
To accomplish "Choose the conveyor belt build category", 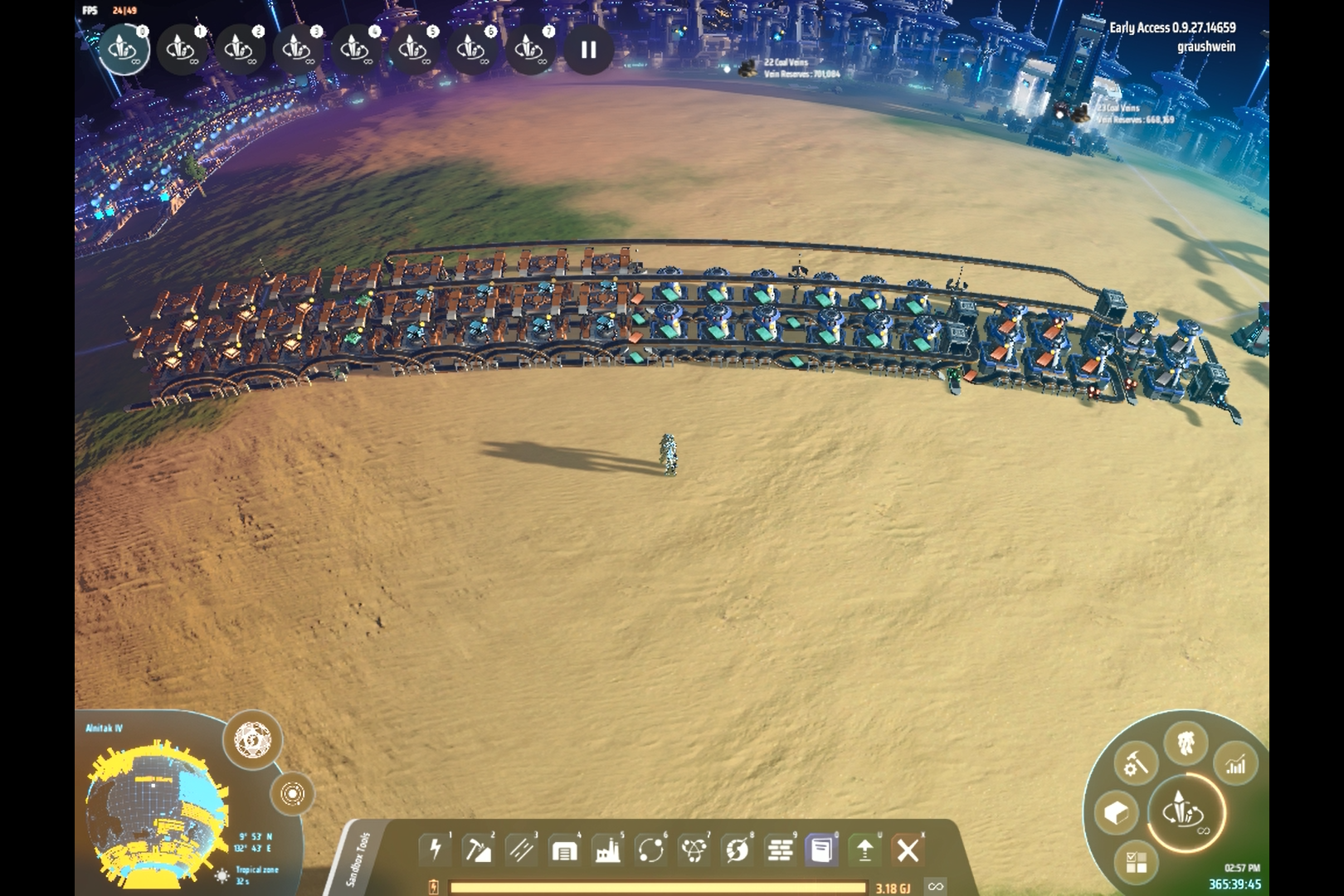I will point(522,850).
